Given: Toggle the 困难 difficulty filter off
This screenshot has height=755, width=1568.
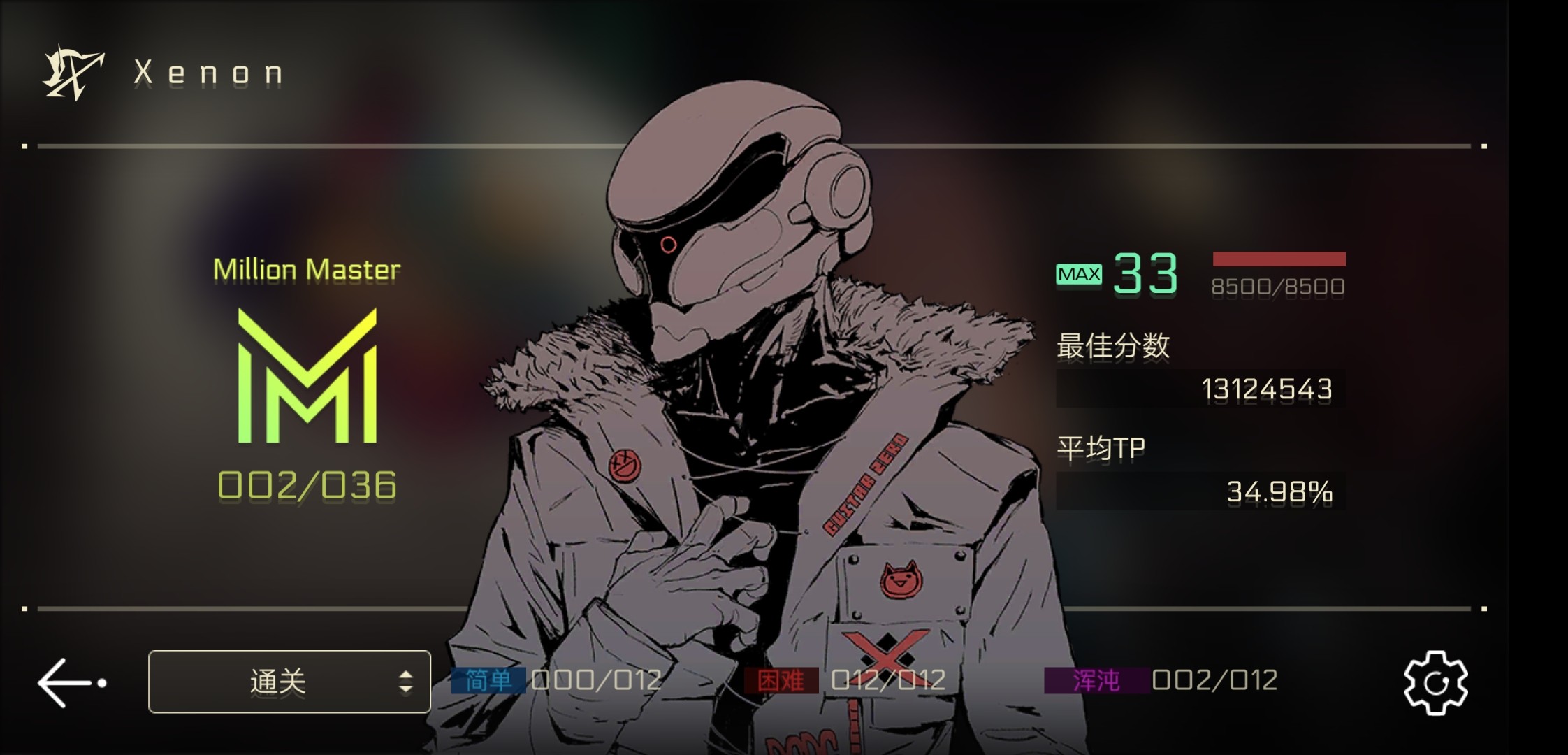Looking at the screenshot, I should (781, 679).
